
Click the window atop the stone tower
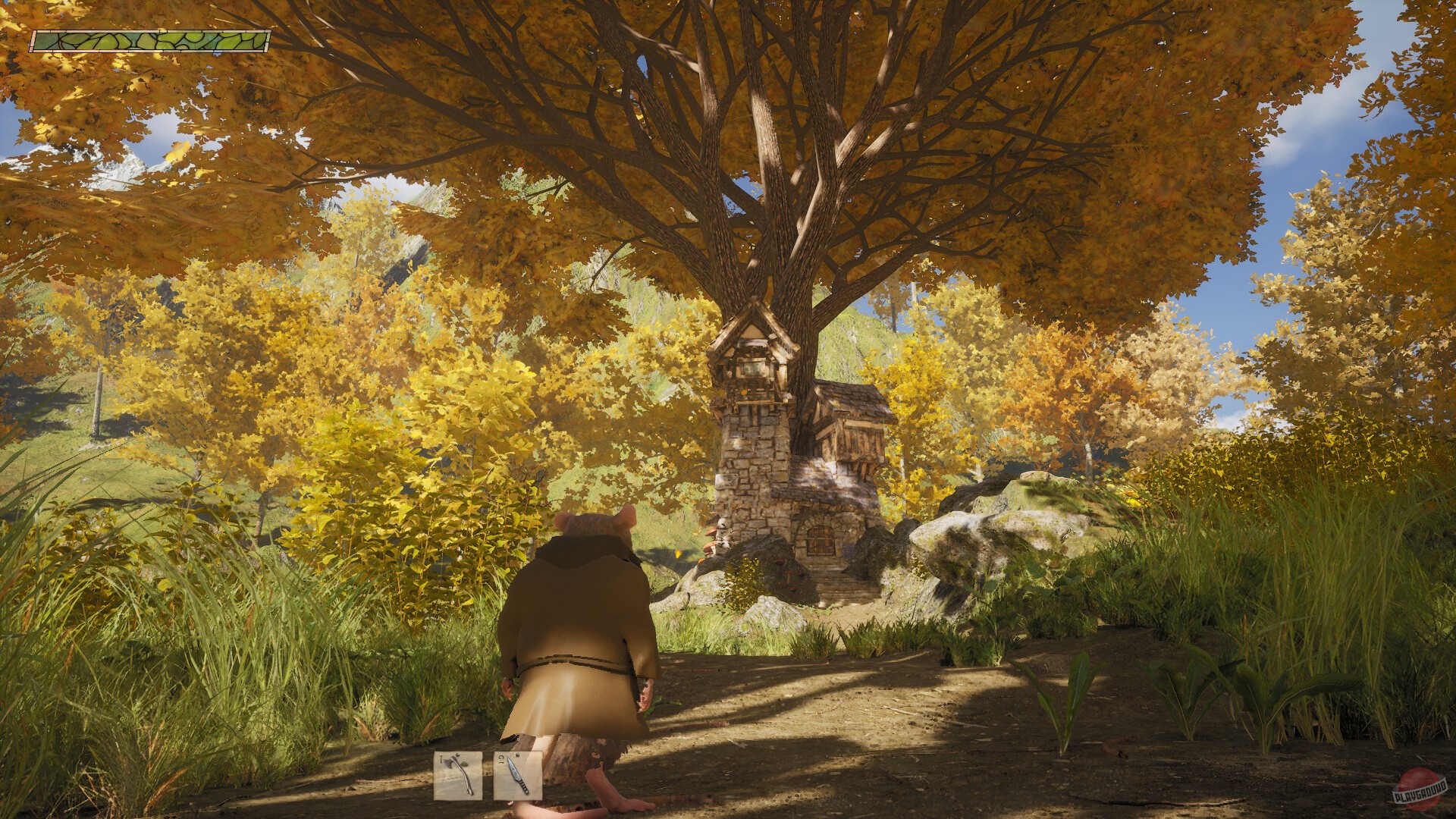[x=752, y=369]
